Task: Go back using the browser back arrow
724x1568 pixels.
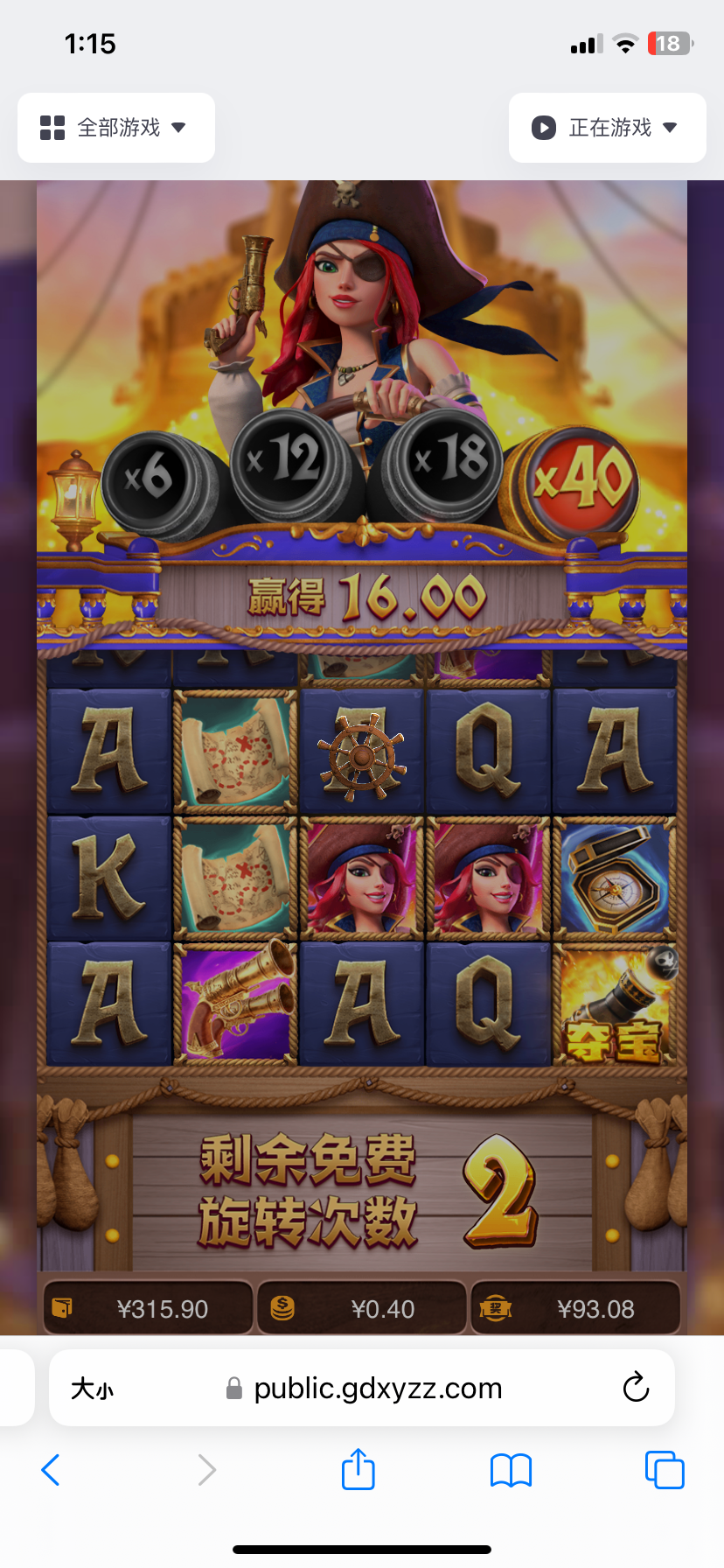Action: [51, 1470]
